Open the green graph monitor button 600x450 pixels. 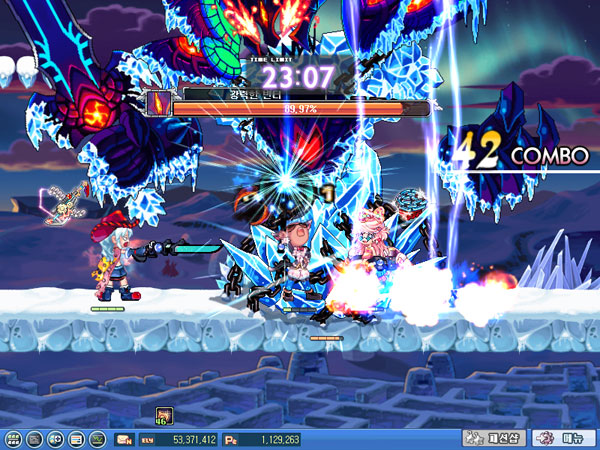click(97, 439)
